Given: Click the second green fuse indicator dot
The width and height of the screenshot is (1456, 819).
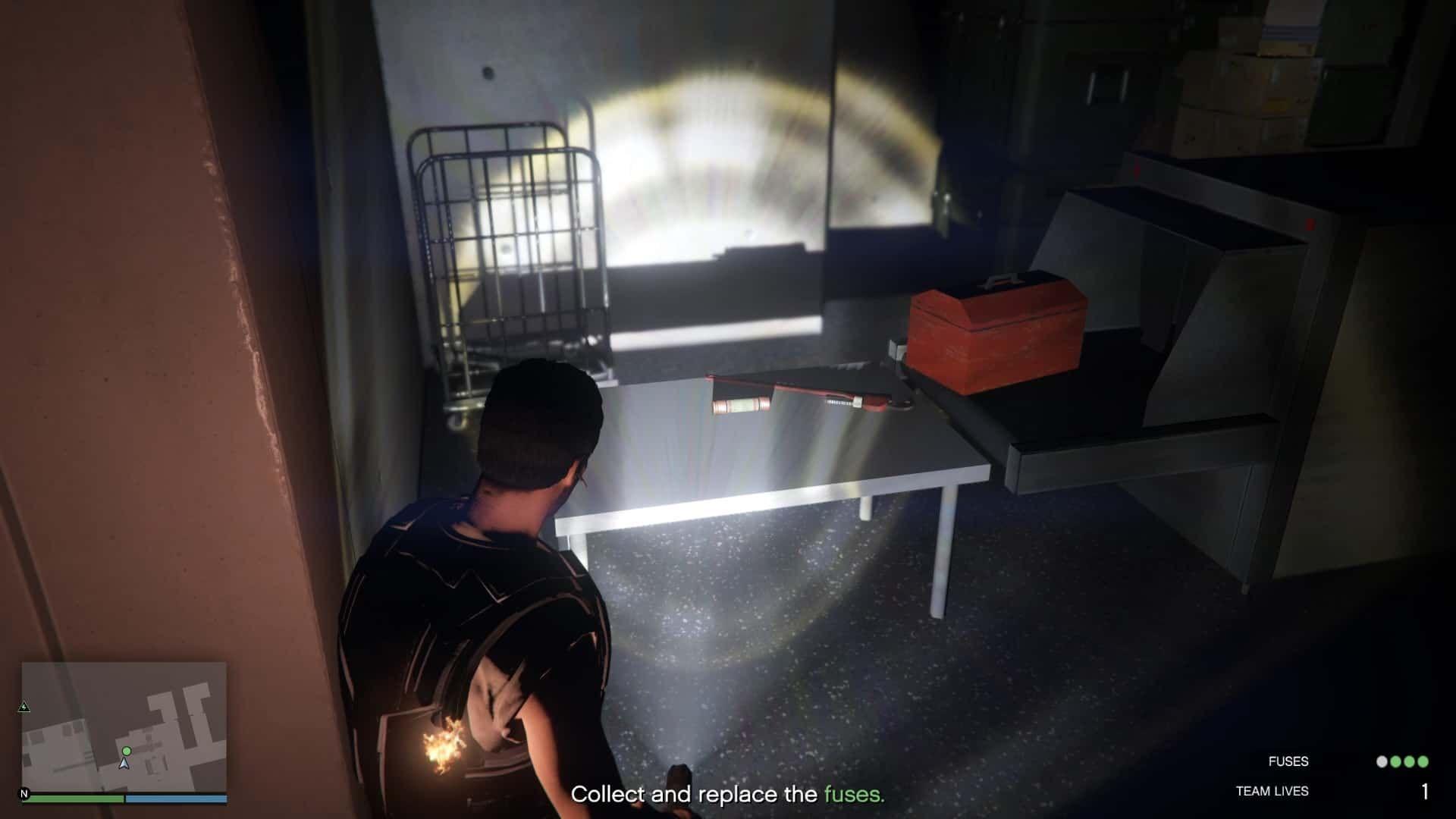Looking at the screenshot, I should [1395, 761].
